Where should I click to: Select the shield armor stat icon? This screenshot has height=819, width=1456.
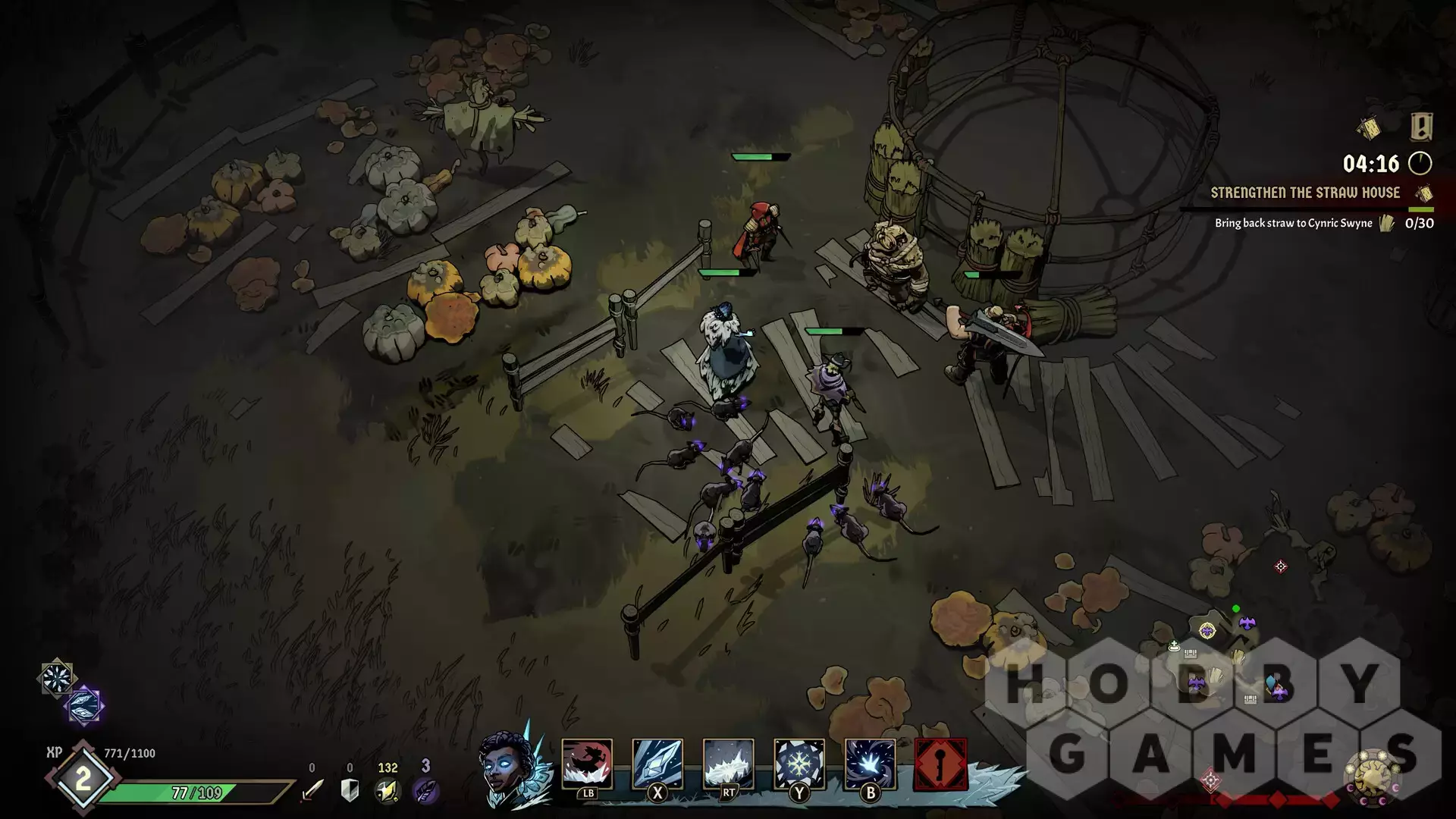pos(350,791)
